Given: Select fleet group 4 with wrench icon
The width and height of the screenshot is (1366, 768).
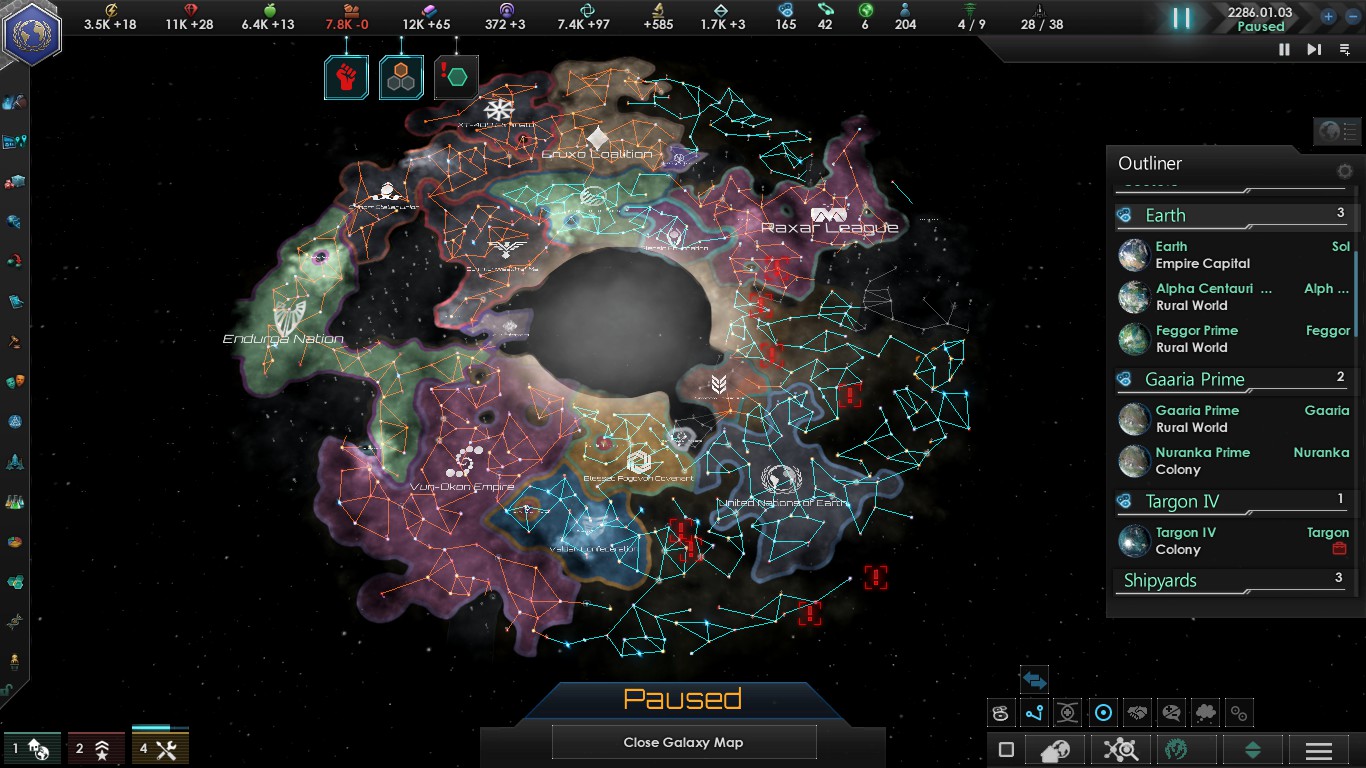Looking at the screenshot, I should (x=160, y=748).
